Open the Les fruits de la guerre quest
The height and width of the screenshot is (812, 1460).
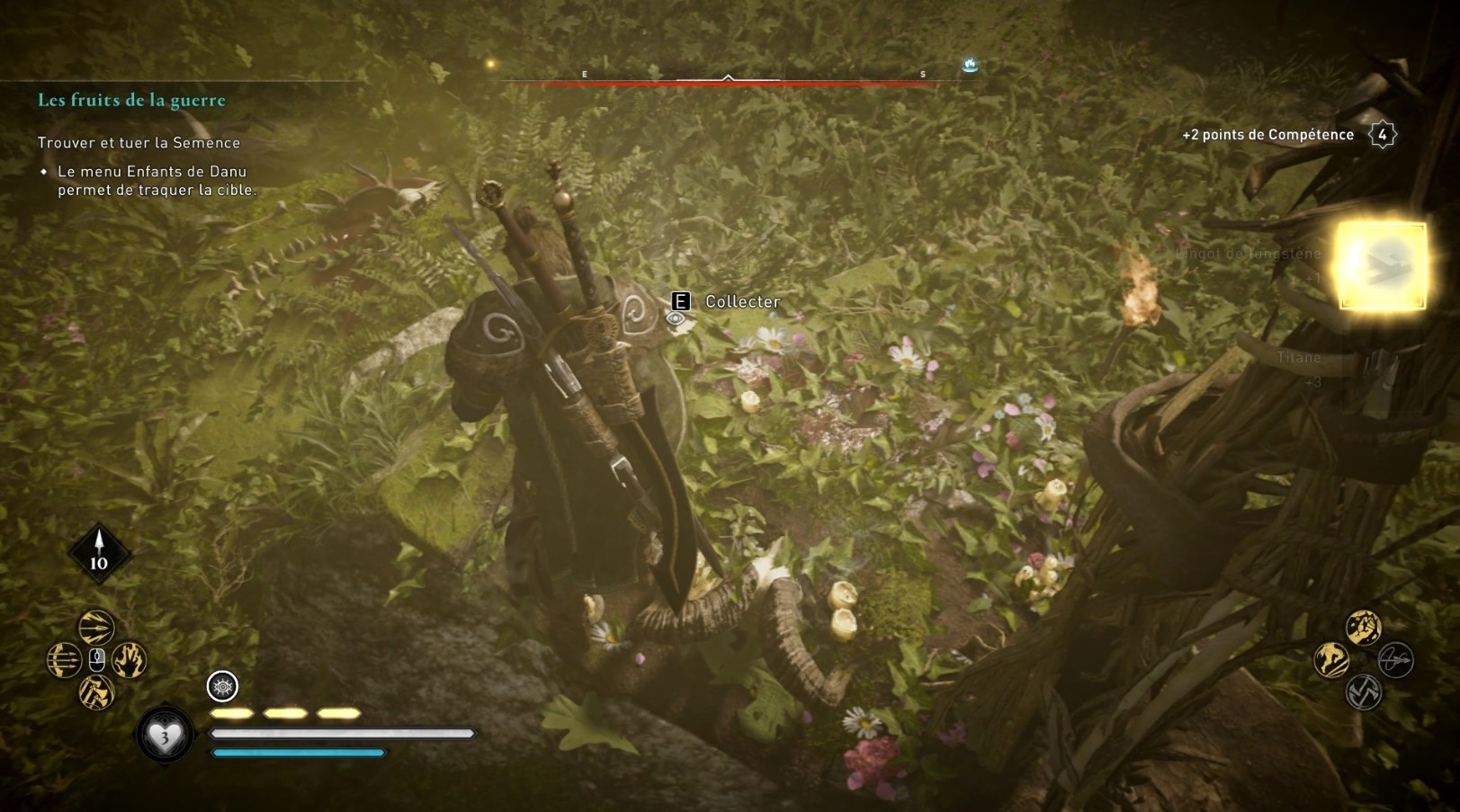131,100
